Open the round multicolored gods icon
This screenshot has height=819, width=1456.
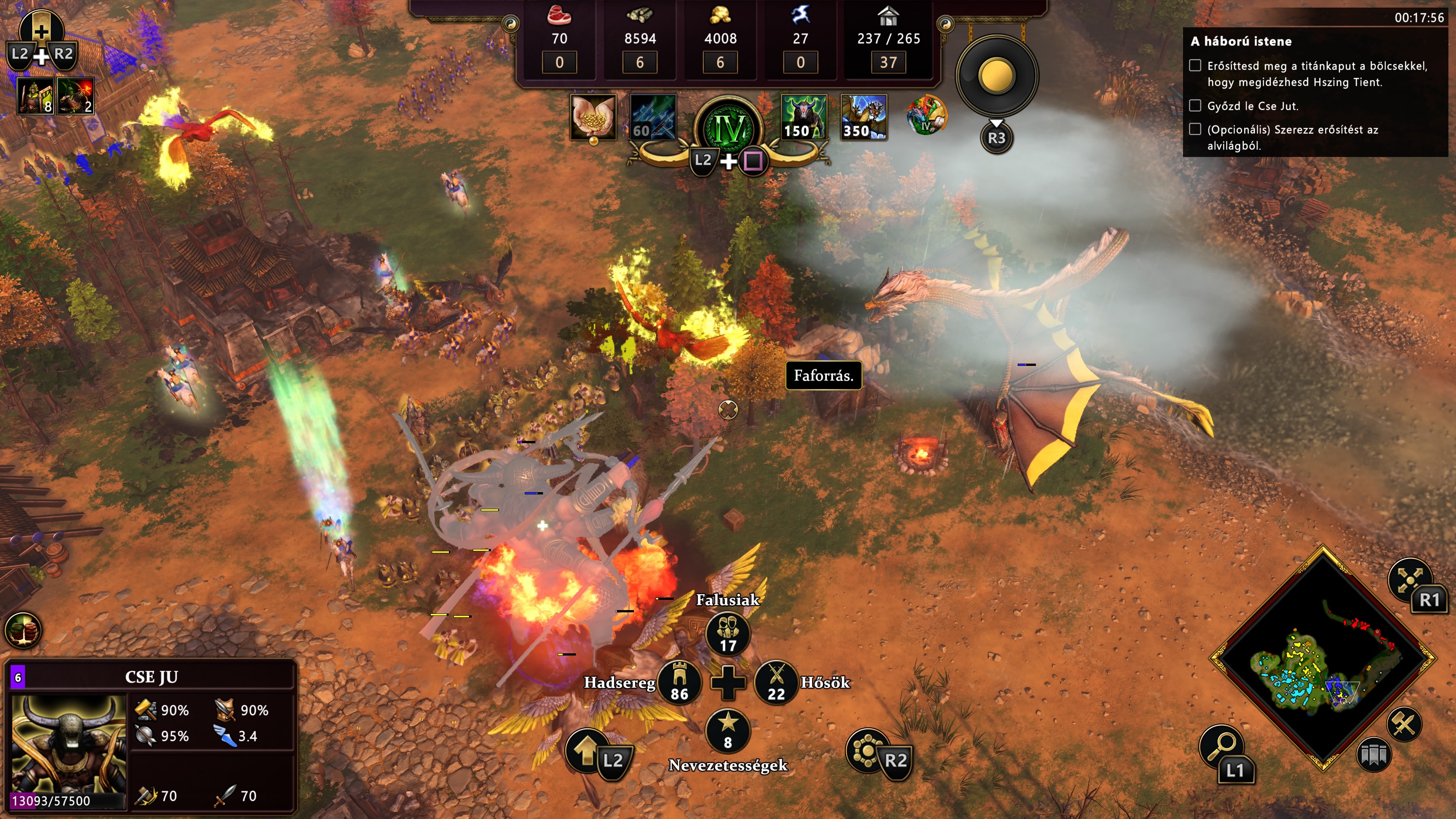tap(926, 115)
